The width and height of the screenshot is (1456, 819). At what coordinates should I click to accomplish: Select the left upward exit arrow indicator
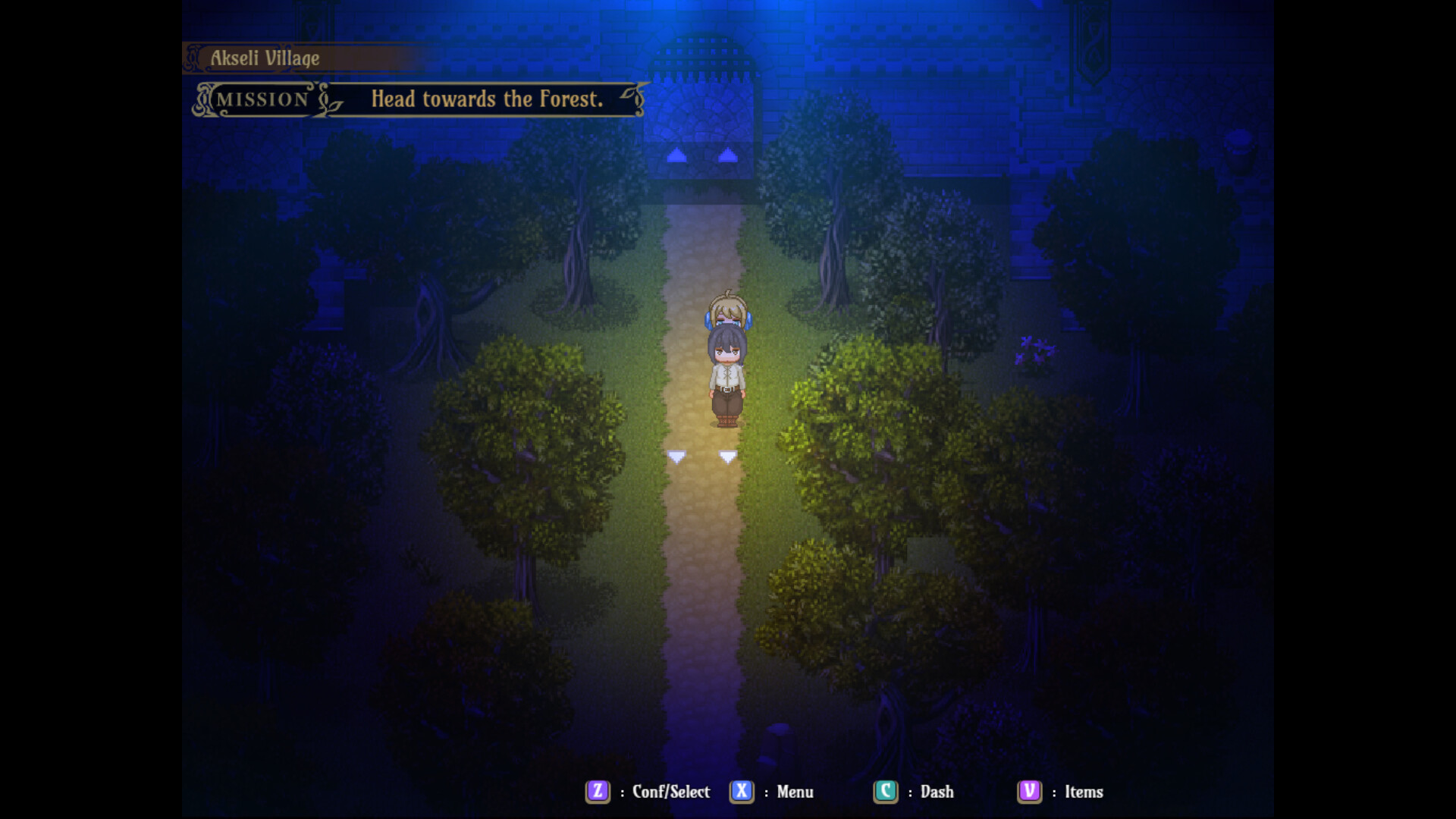coord(676,155)
